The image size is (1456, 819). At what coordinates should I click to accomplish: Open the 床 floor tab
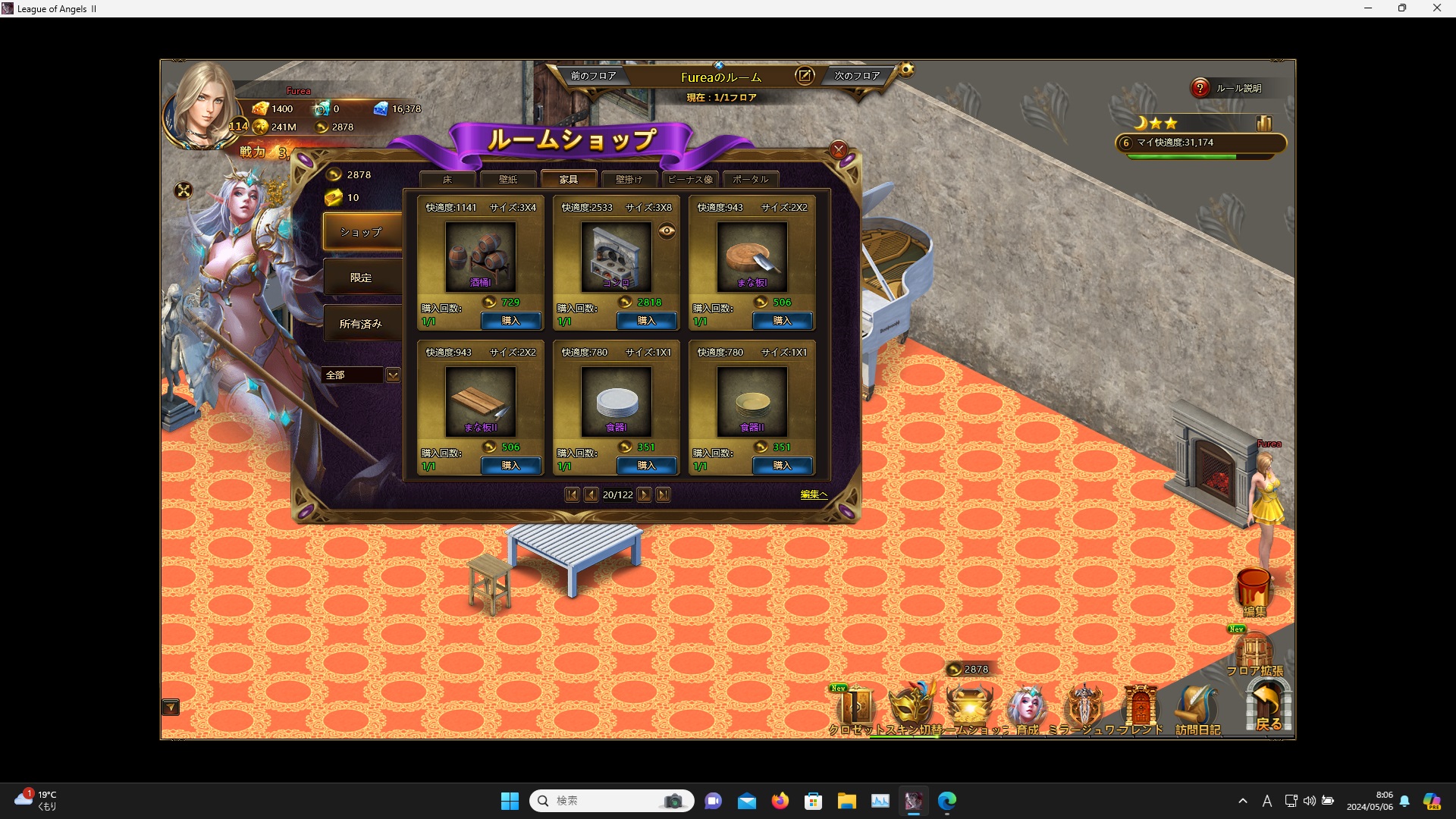pos(447,180)
